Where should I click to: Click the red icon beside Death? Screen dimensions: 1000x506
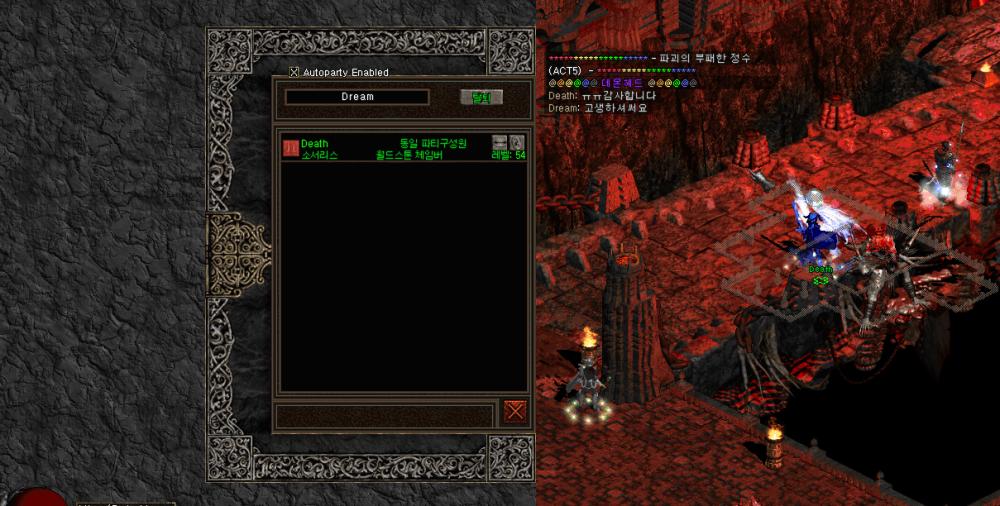click(290, 148)
